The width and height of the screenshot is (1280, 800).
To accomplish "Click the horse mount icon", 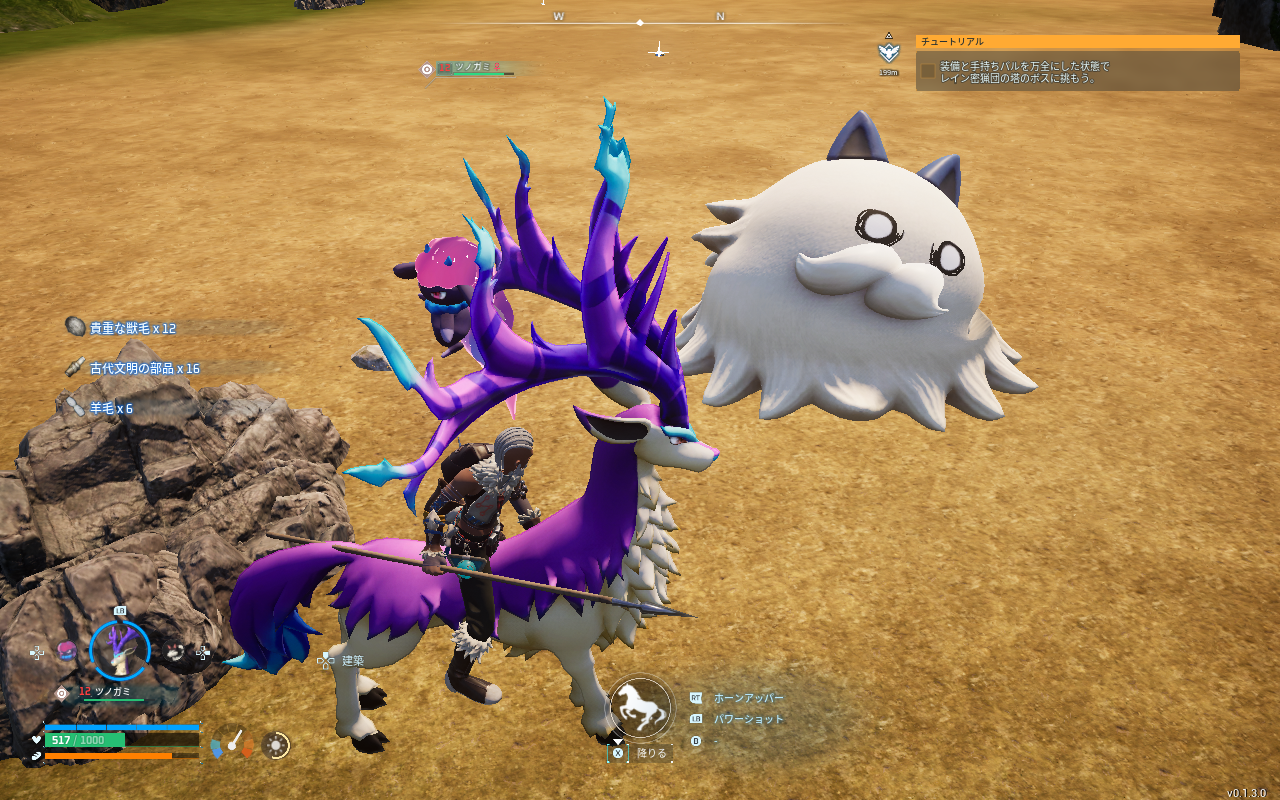I will click(x=640, y=706).
